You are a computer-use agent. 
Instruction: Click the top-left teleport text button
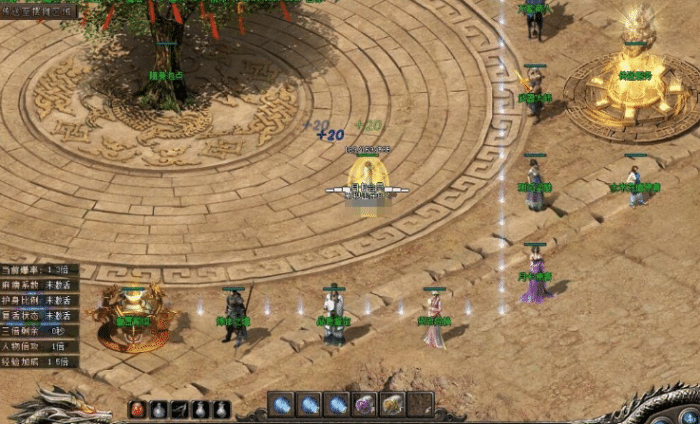[38, 11]
